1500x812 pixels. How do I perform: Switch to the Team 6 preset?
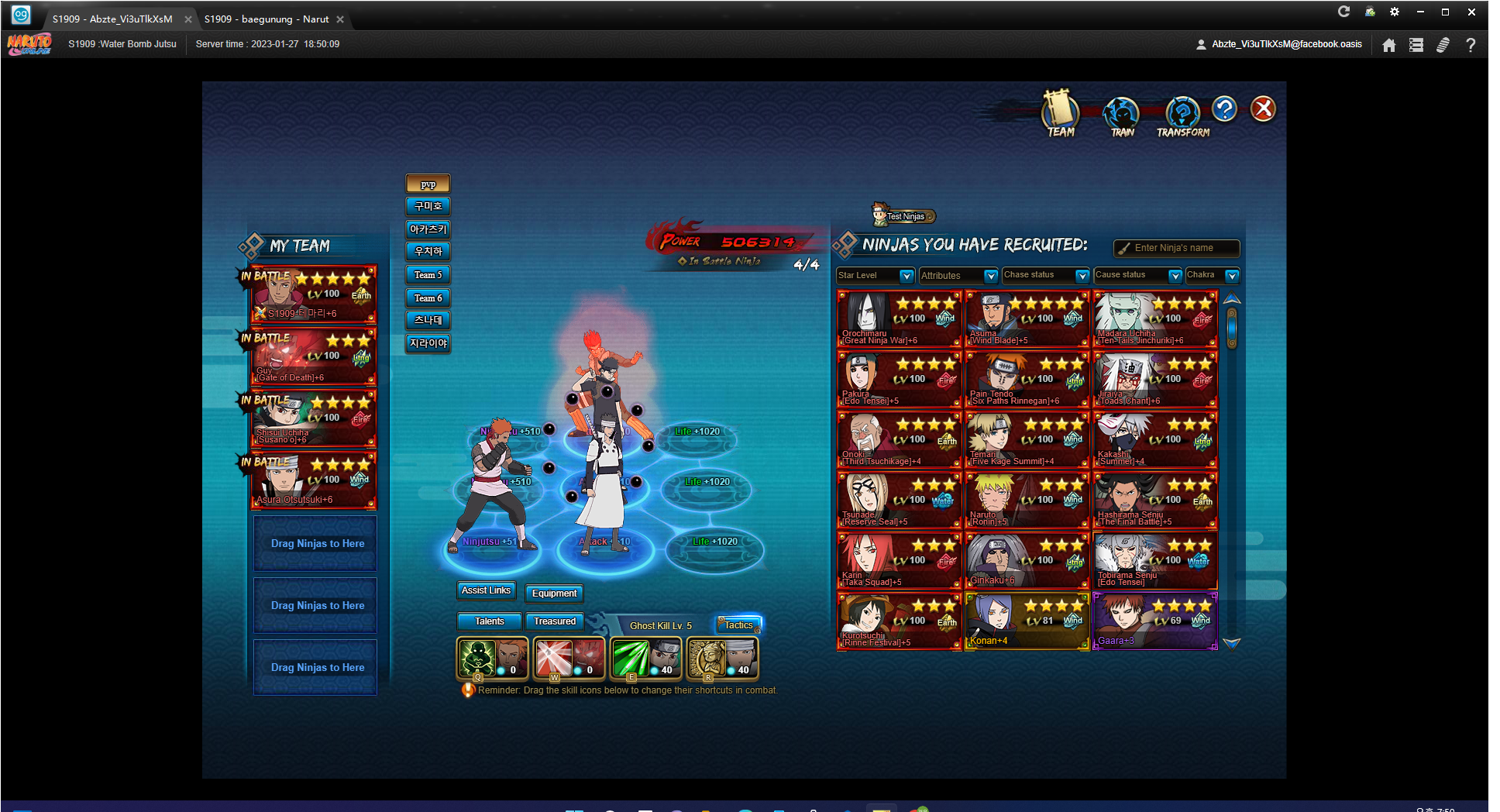click(x=428, y=298)
